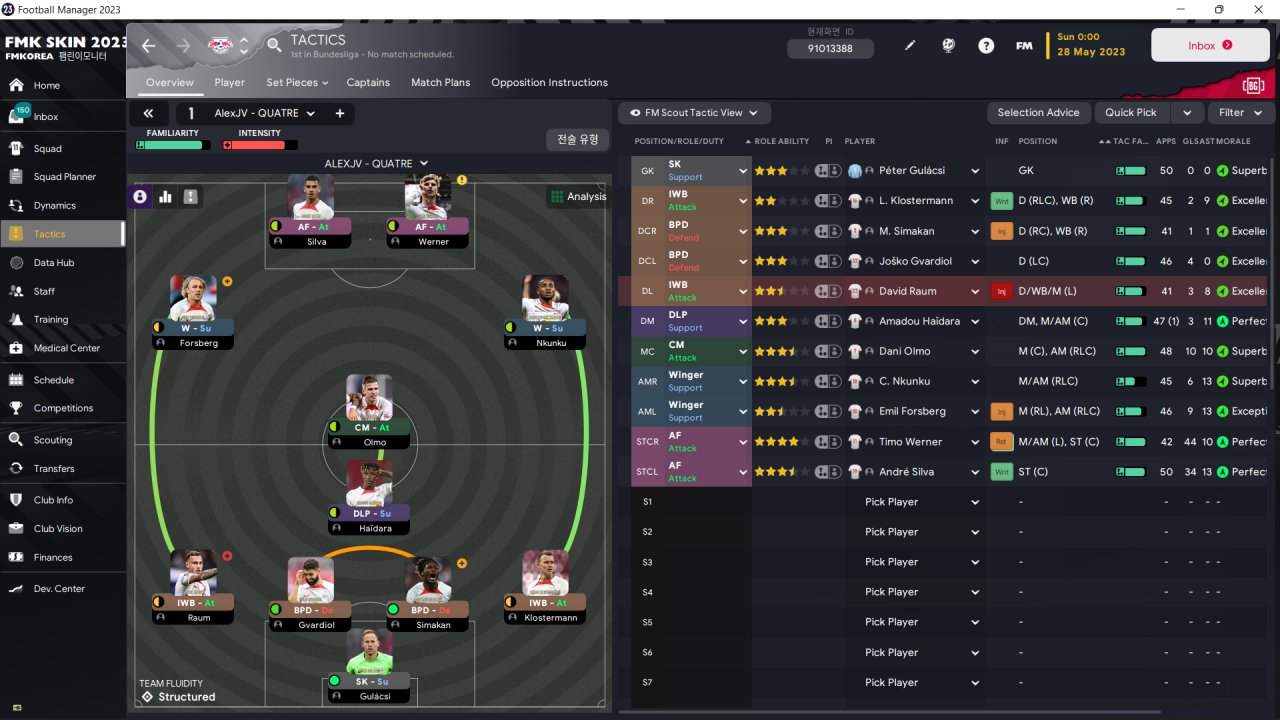Go to the Data Hub screen
Image resolution: width=1280 pixels, height=720 pixels.
[x=54, y=263]
